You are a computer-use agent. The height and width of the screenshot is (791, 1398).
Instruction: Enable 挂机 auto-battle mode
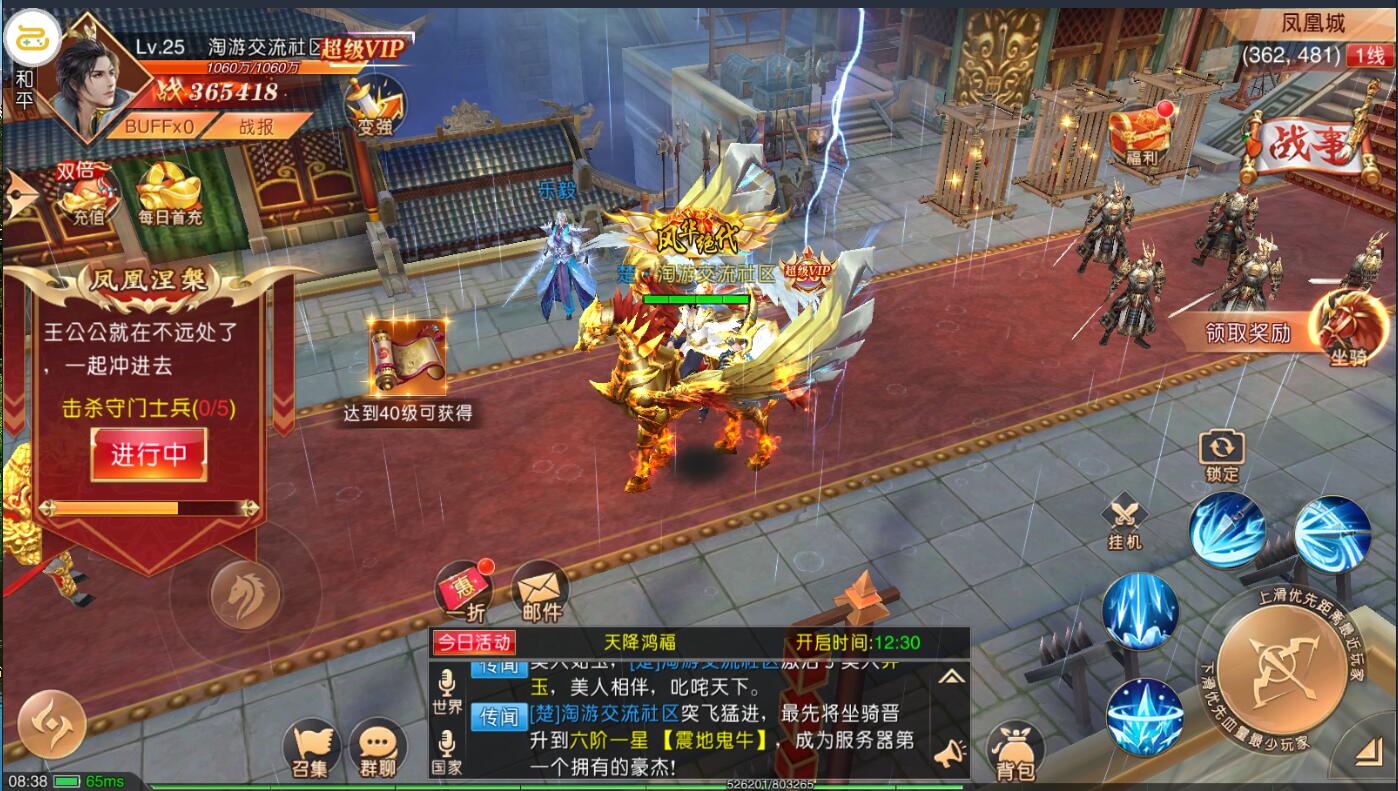coord(1125,522)
